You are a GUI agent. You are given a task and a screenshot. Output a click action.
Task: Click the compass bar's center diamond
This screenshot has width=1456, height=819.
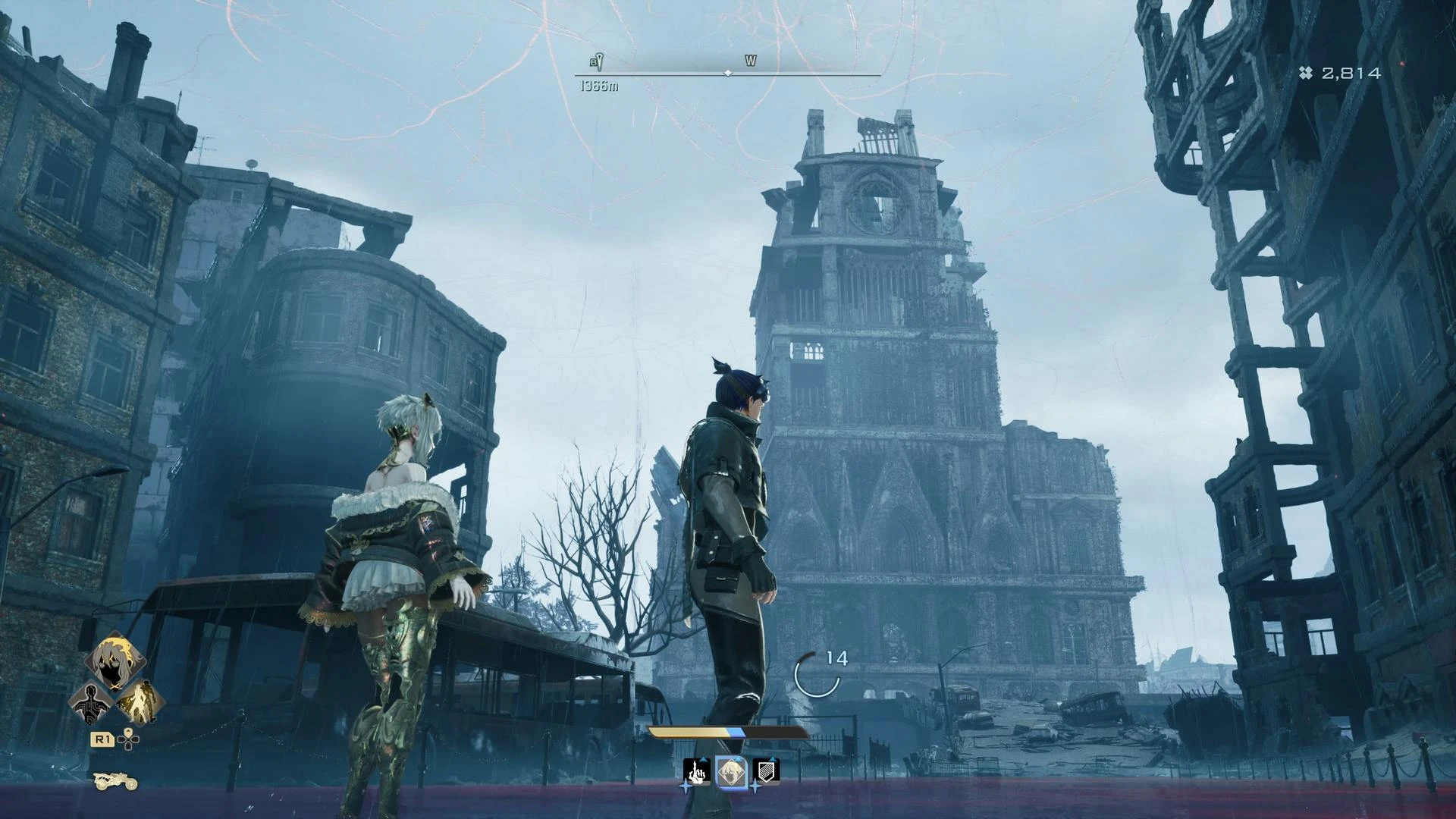pyautogui.click(x=728, y=74)
